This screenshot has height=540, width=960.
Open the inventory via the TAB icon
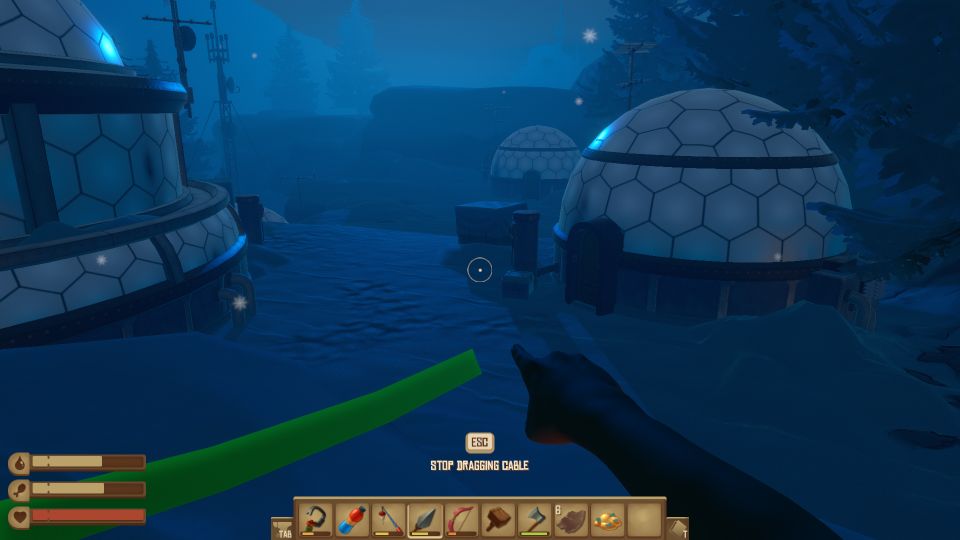(282, 528)
